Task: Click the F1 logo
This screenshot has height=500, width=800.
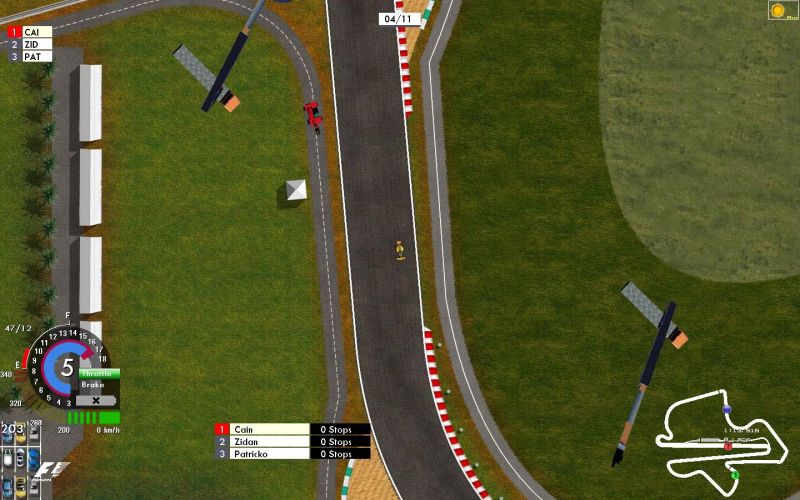Action: click(x=52, y=468)
